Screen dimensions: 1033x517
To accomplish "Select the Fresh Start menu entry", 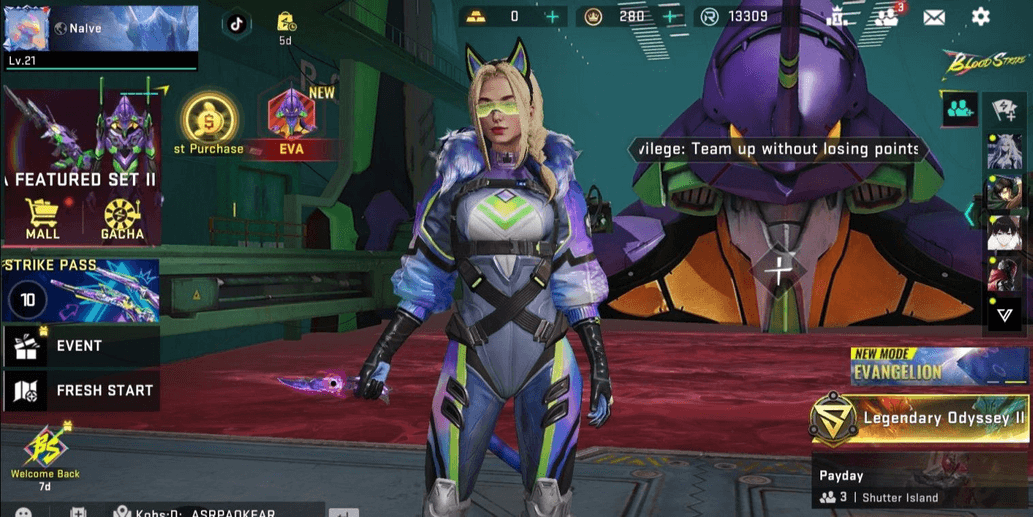I will [80, 391].
